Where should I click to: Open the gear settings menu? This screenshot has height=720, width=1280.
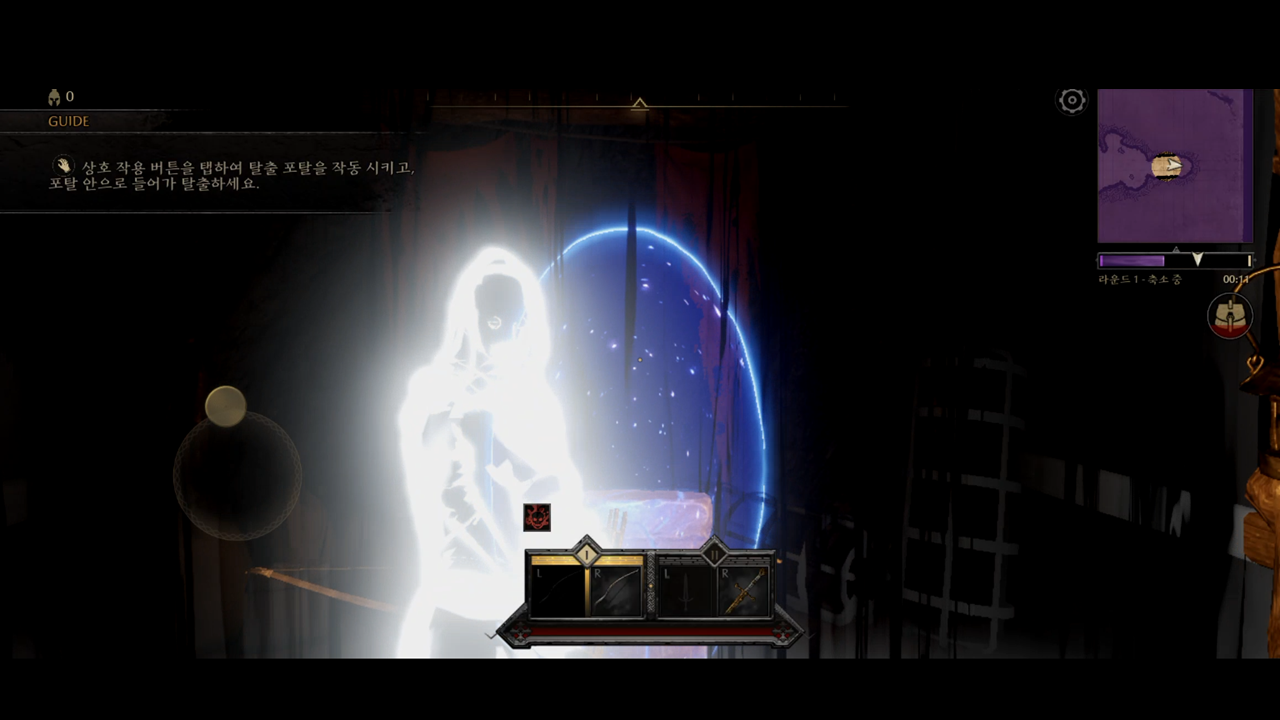pyautogui.click(x=1072, y=100)
